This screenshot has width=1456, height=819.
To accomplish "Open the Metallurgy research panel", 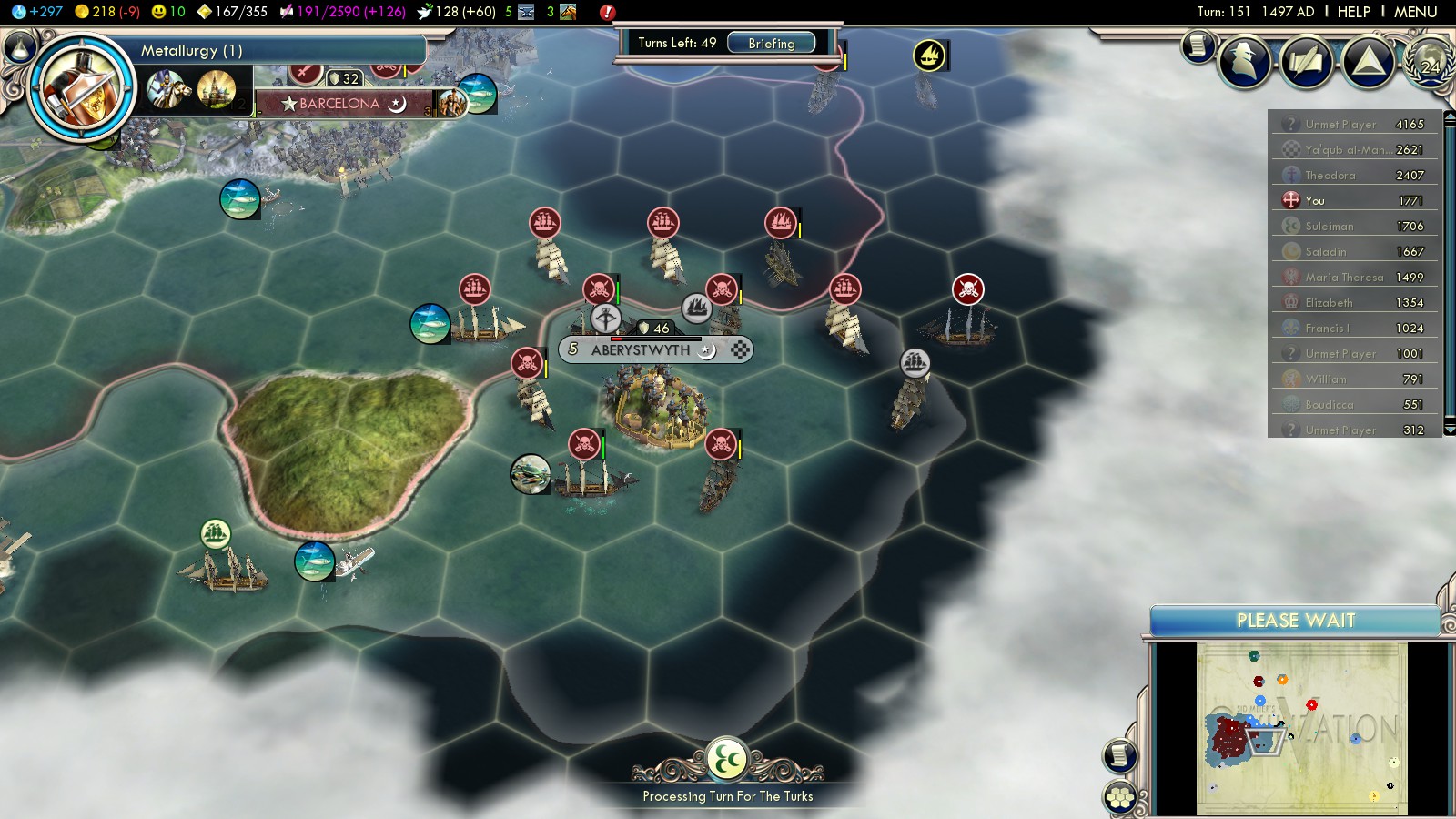I will [x=273, y=50].
